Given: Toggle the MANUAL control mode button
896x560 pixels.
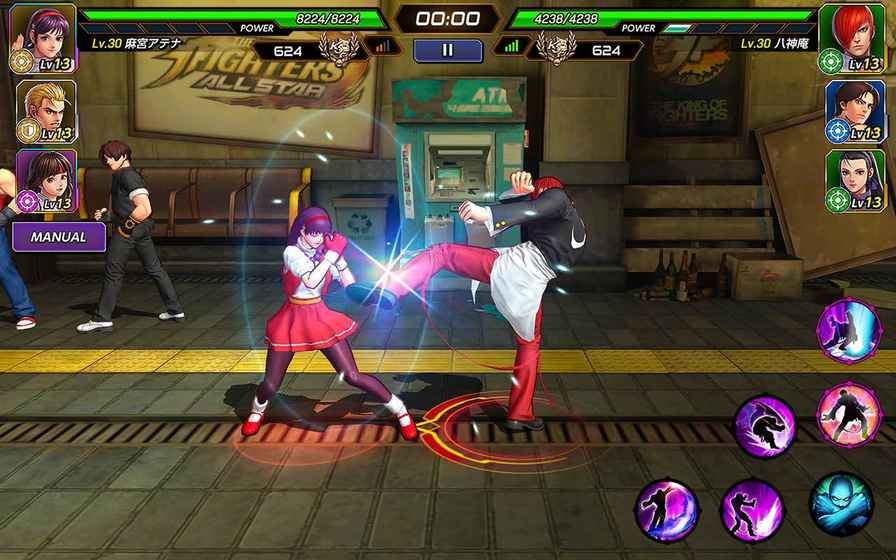Looking at the screenshot, I should [x=58, y=237].
